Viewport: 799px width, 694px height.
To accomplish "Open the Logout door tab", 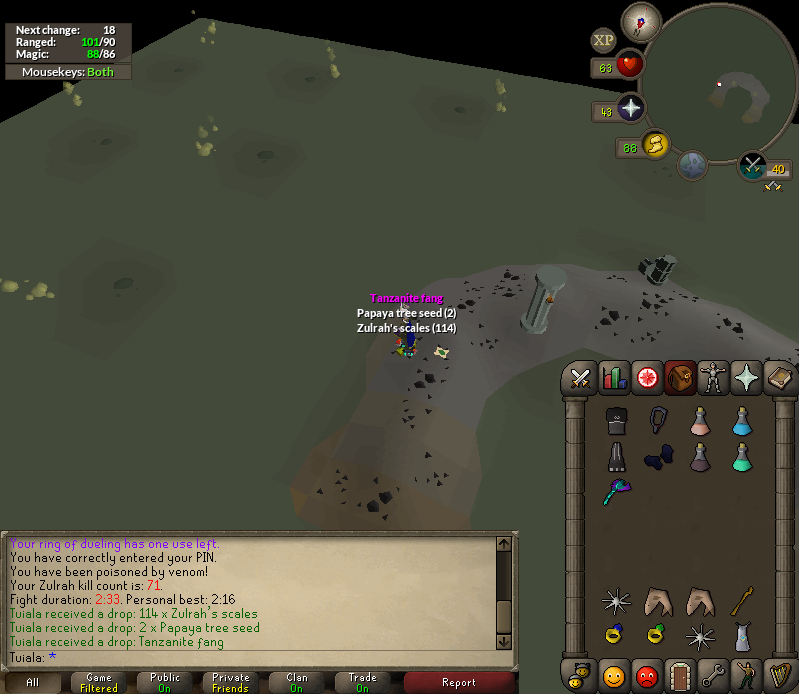I will pyautogui.click(x=680, y=674).
